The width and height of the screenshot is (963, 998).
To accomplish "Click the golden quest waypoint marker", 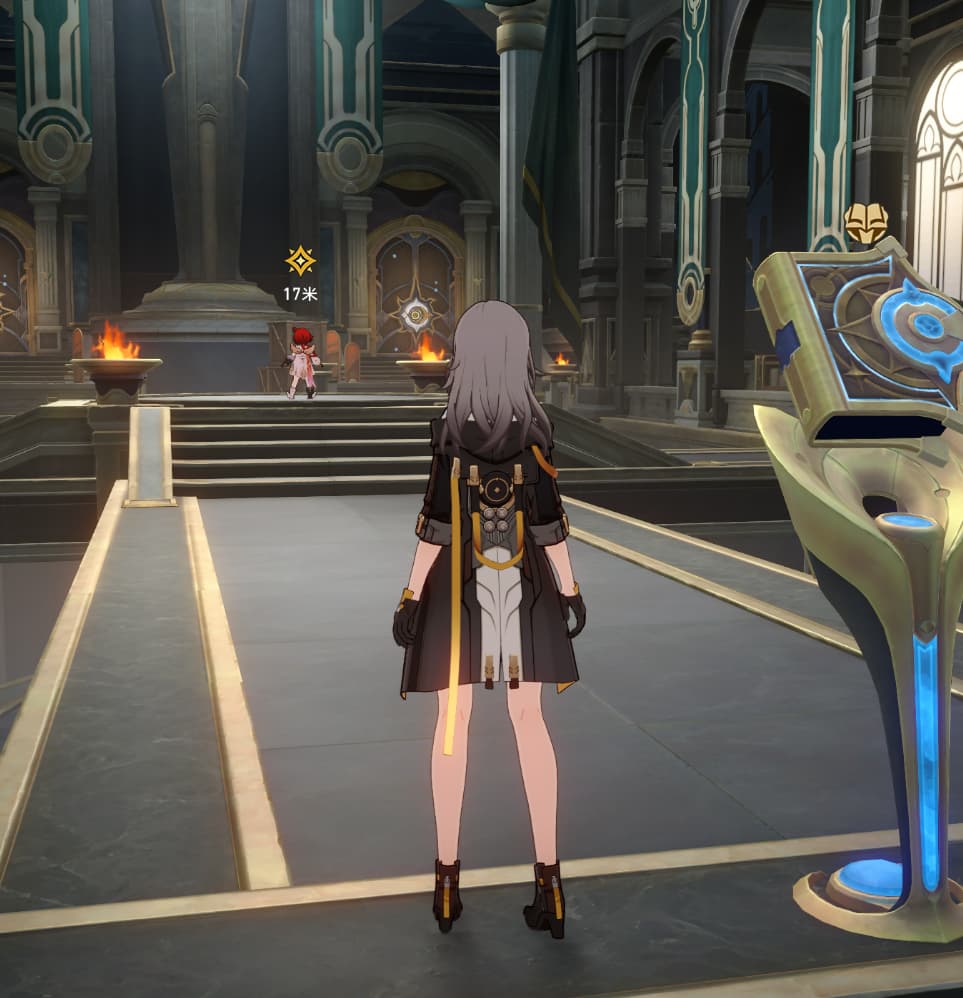I will click(299, 261).
